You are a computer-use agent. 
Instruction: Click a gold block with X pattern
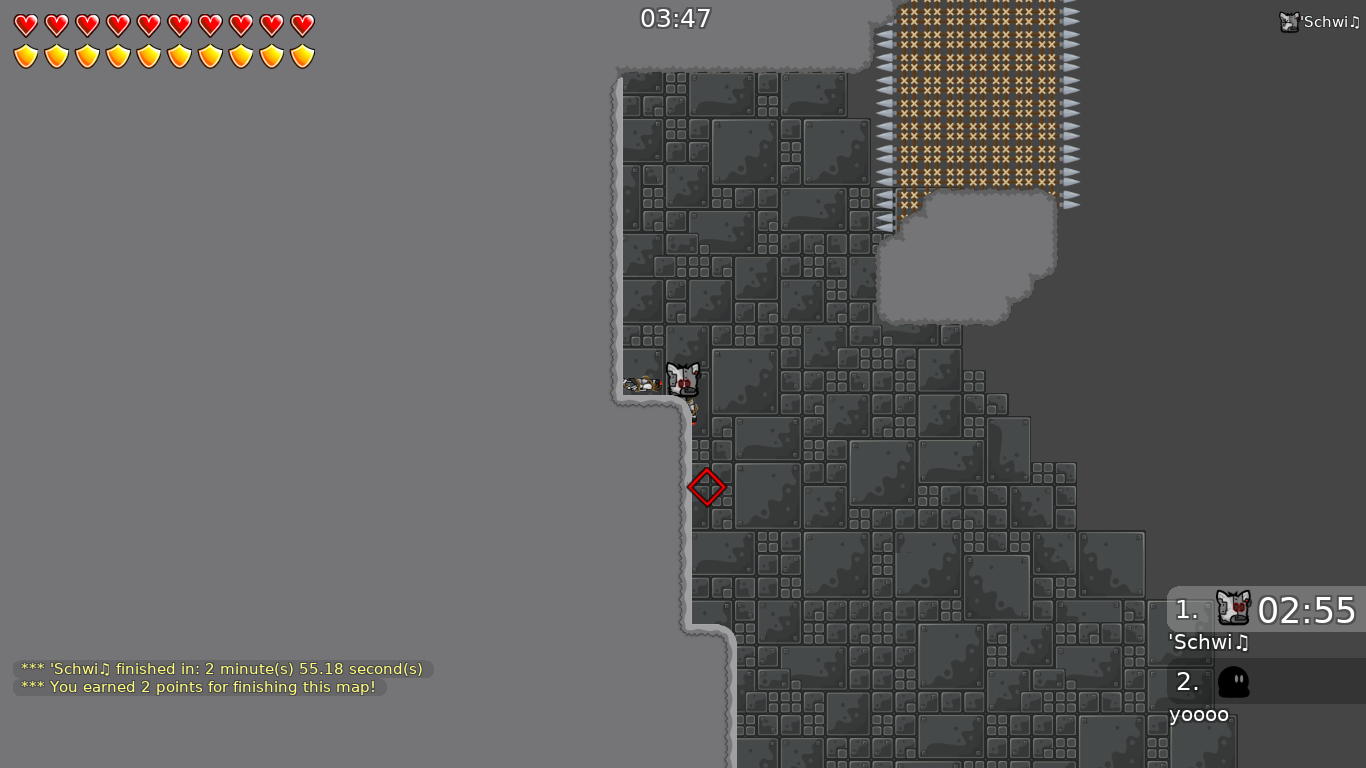[x=970, y=100]
